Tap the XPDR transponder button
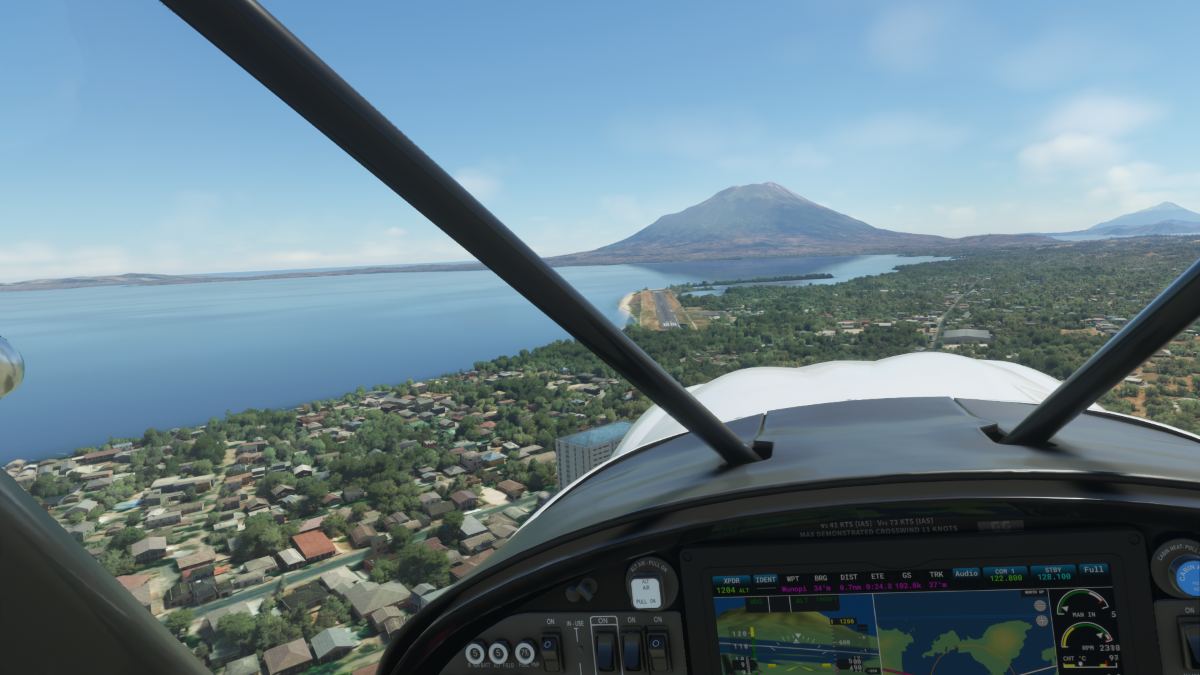This screenshot has width=1200, height=675. pyautogui.click(x=730, y=579)
